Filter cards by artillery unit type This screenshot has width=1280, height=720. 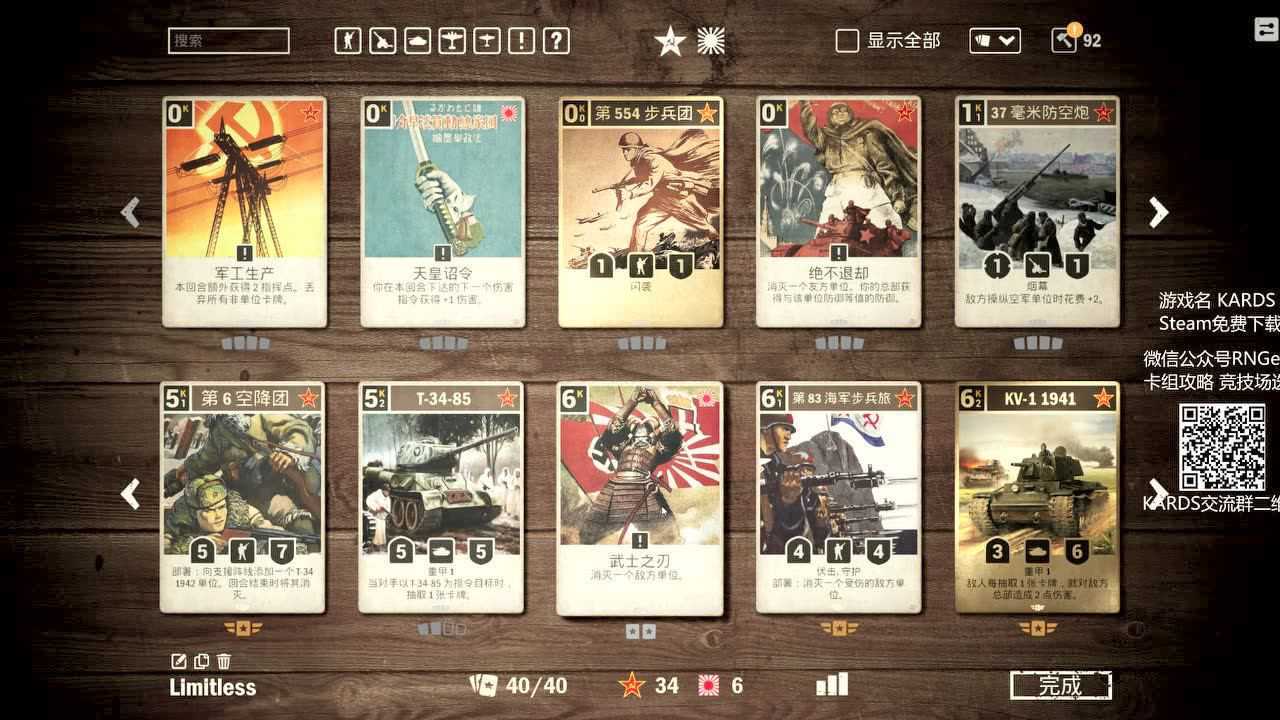coord(383,40)
